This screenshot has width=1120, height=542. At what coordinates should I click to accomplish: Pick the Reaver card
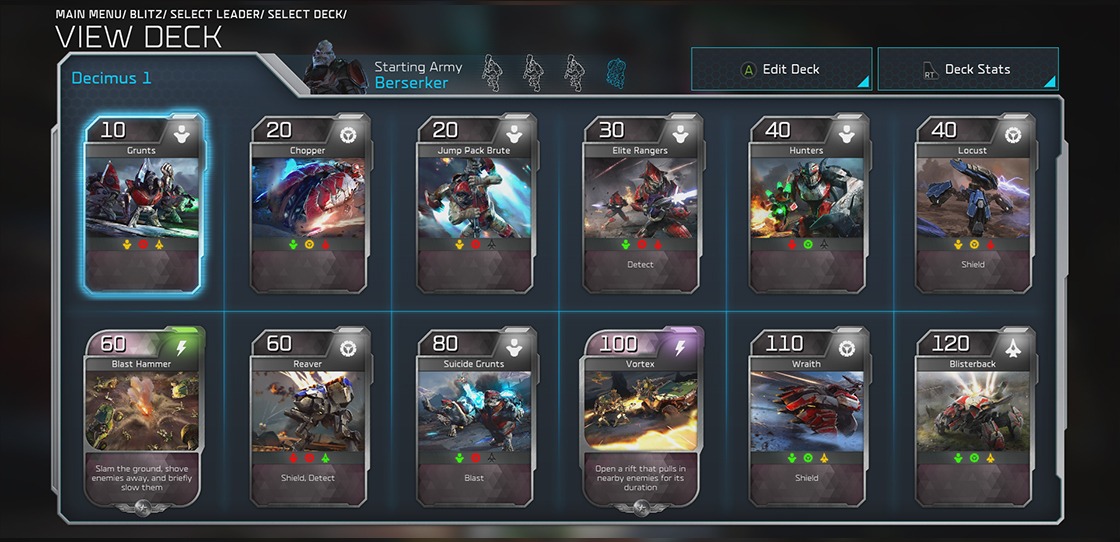click(308, 417)
